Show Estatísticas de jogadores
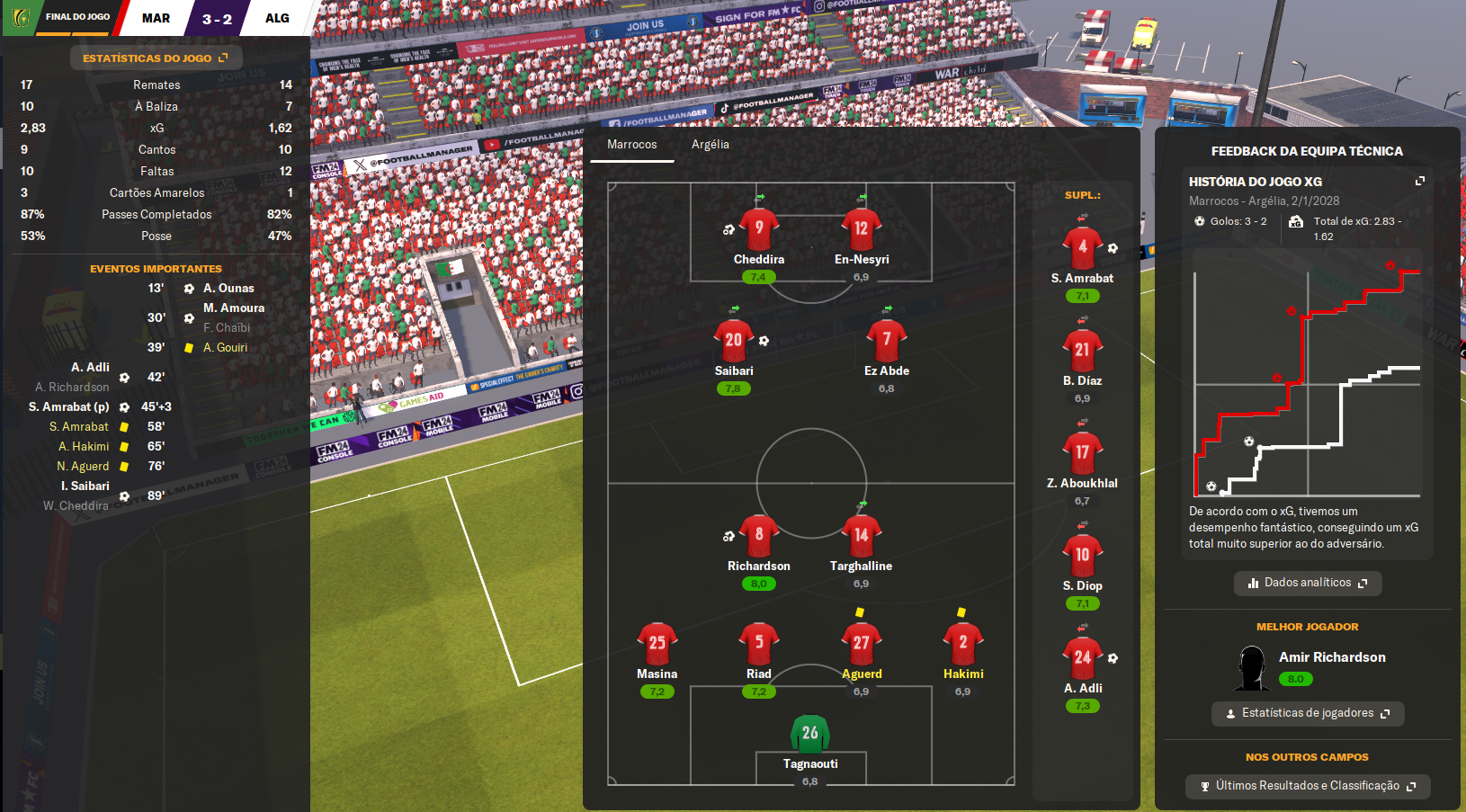Screen dimensions: 1466x812 tap(1307, 713)
